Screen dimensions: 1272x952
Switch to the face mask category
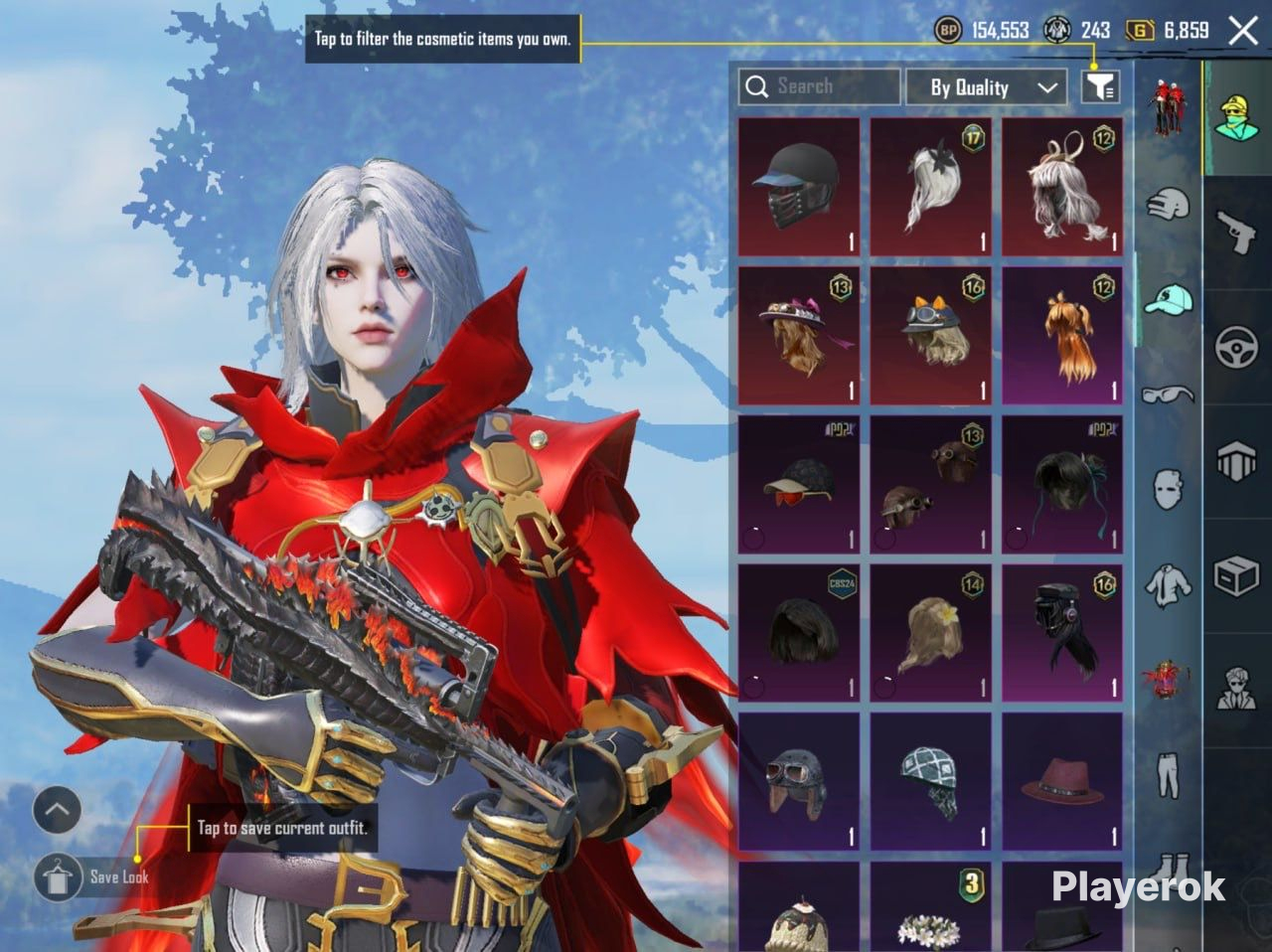(x=1169, y=489)
